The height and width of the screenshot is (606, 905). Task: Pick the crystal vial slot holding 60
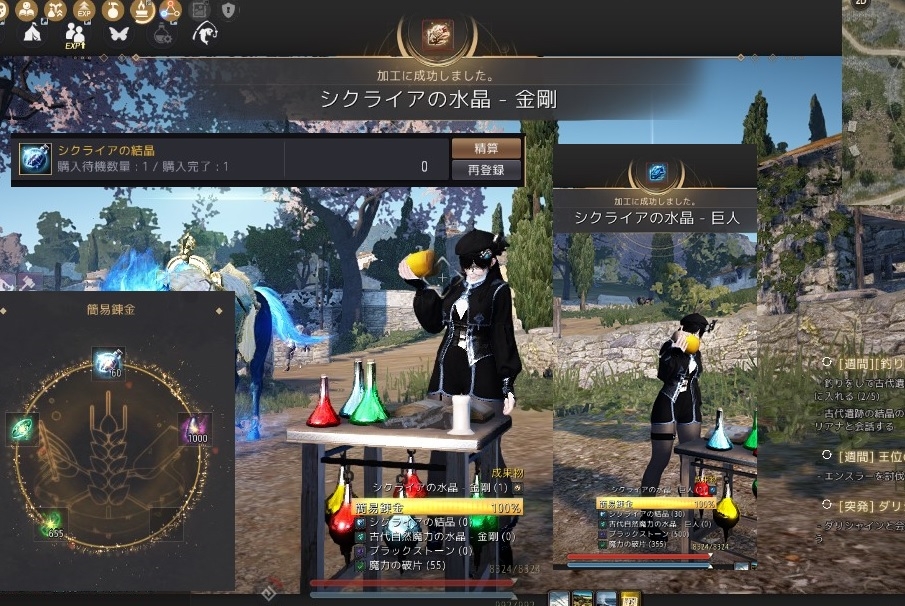107,363
